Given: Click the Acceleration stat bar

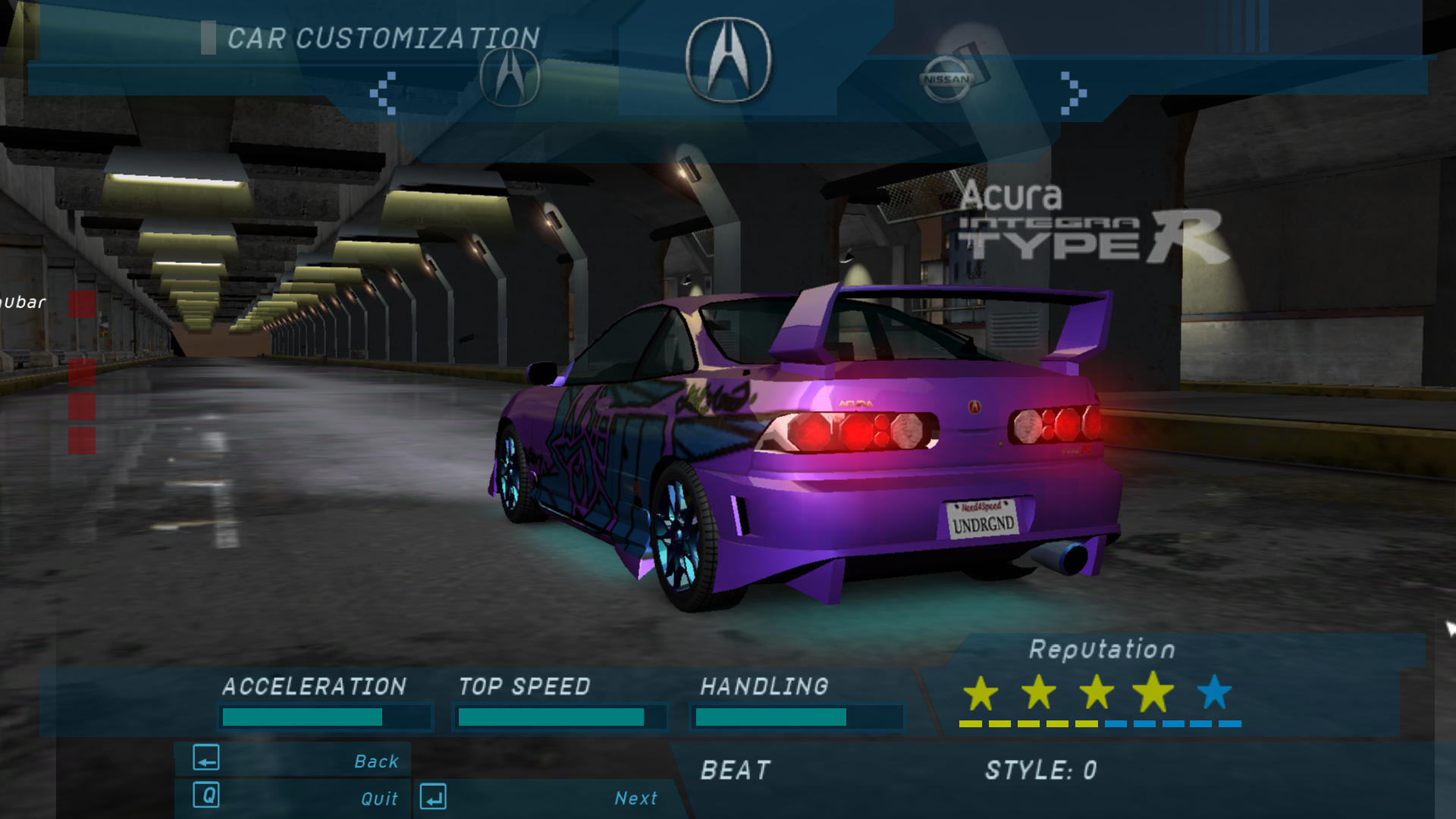Looking at the screenshot, I should click(x=325, y=715).
